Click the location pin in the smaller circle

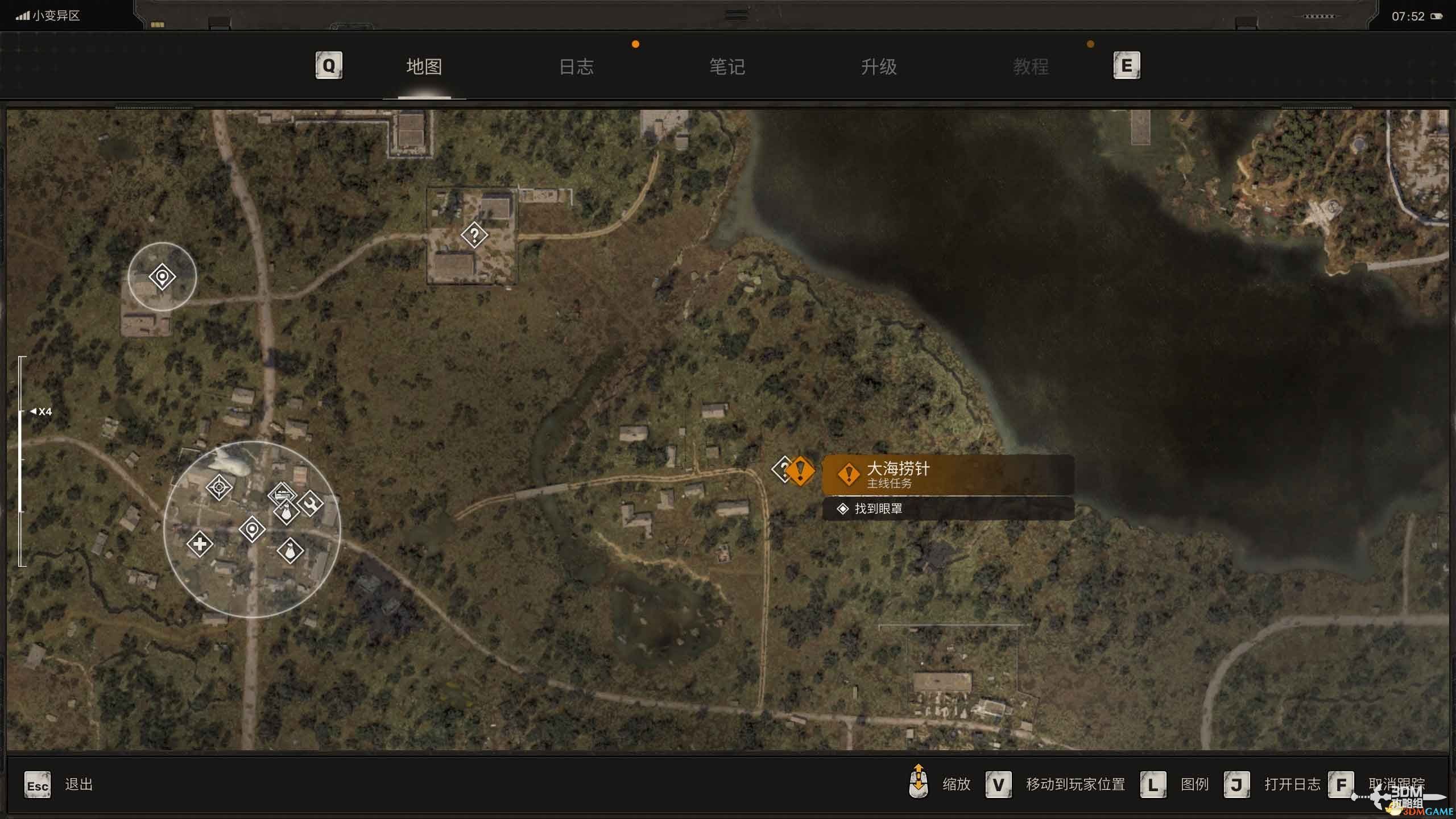(x=162, y=277)
